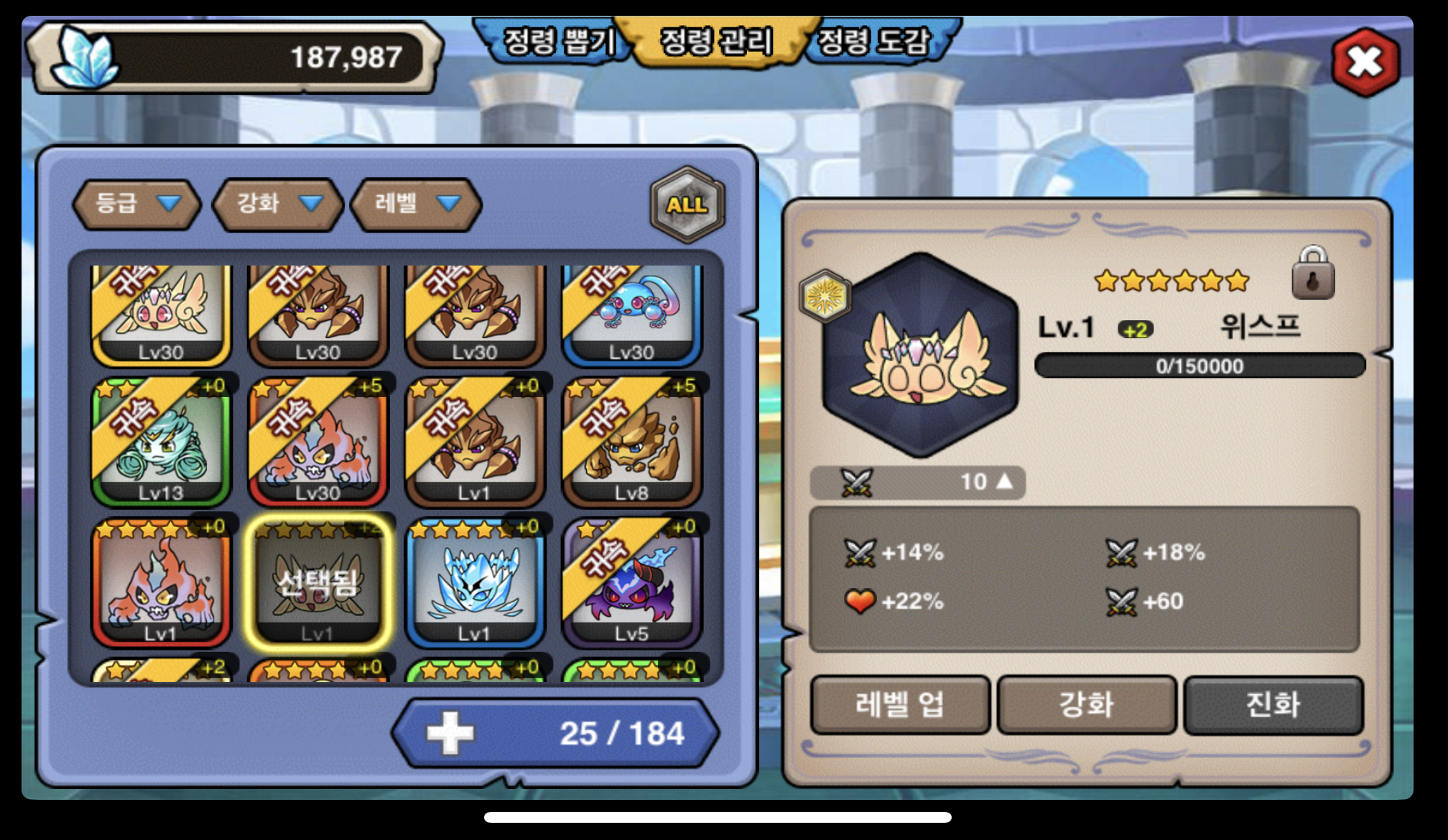Viewport: 1448px width, 840px height.
Task: Close the spirit management screen
Action: tap(1365, 62)
